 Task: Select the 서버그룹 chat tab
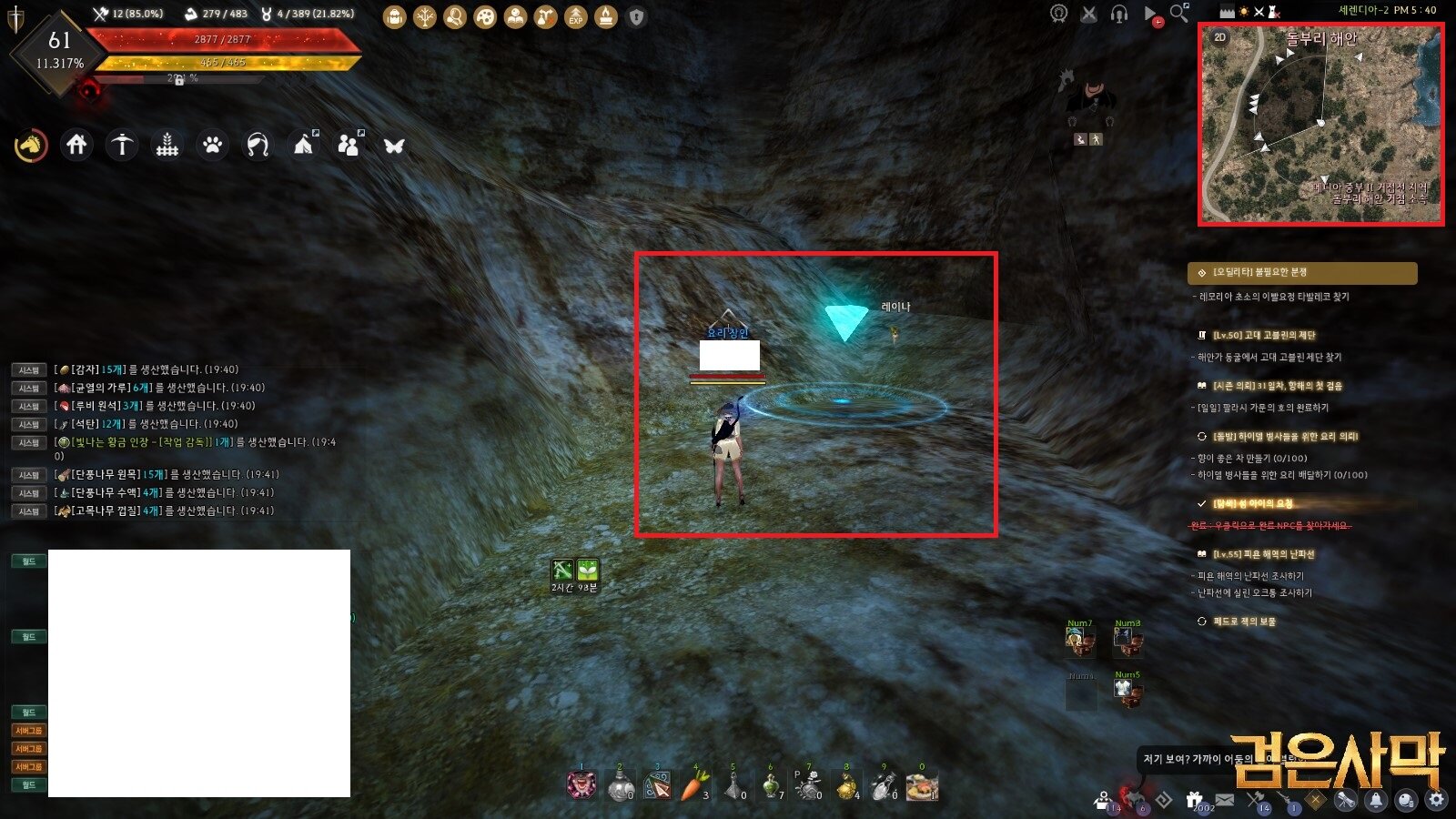coord(30,729)
